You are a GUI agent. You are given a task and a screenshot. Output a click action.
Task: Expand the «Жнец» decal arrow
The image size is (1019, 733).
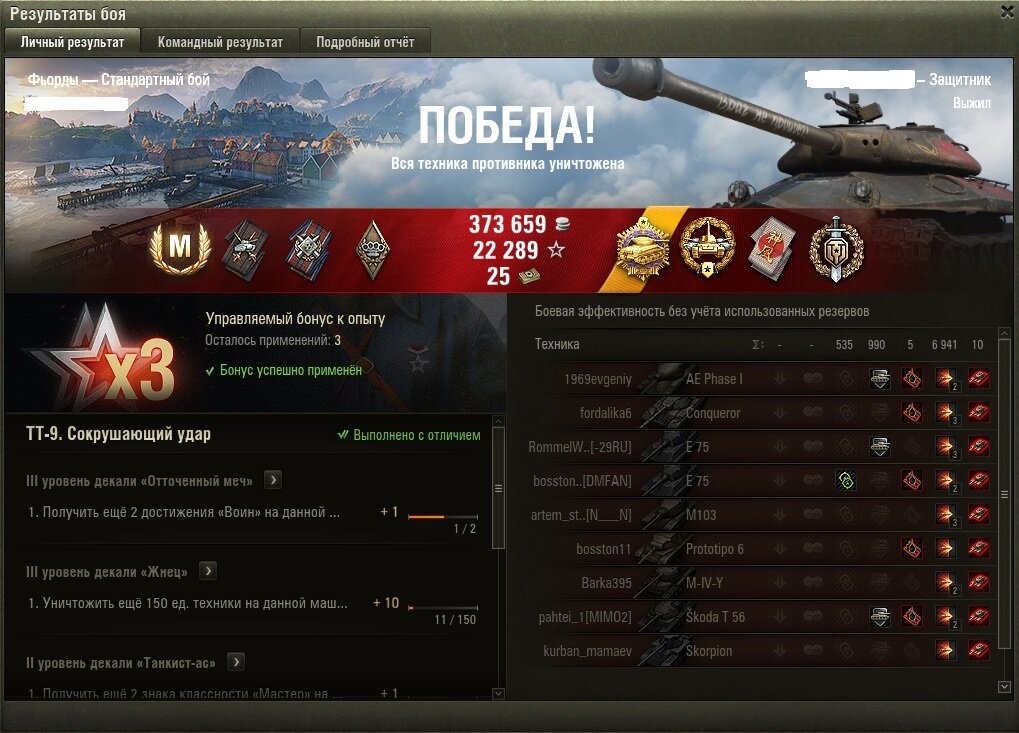tap(208, 571)
